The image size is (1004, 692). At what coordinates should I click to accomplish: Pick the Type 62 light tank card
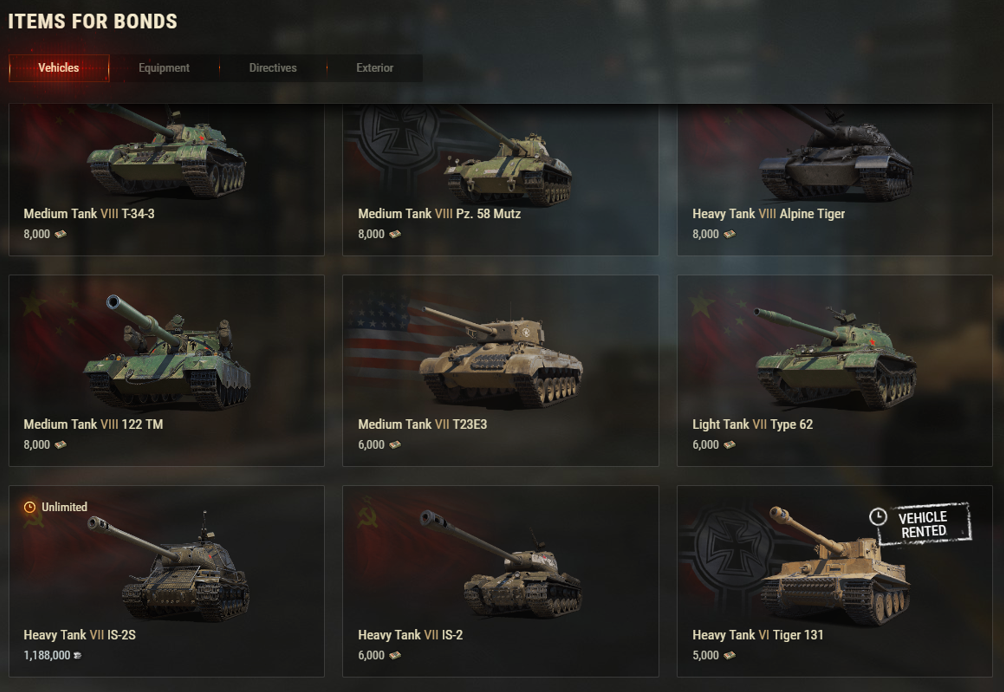pos(834,370)
